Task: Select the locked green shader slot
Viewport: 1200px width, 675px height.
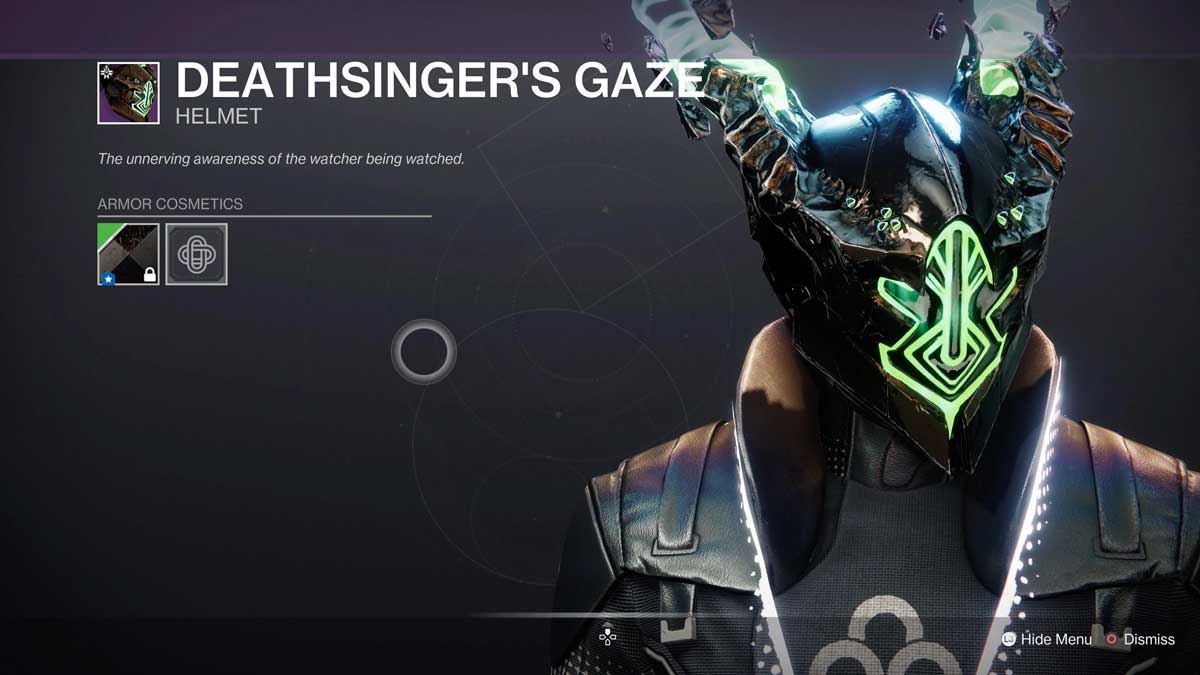Action: (128, 254)
